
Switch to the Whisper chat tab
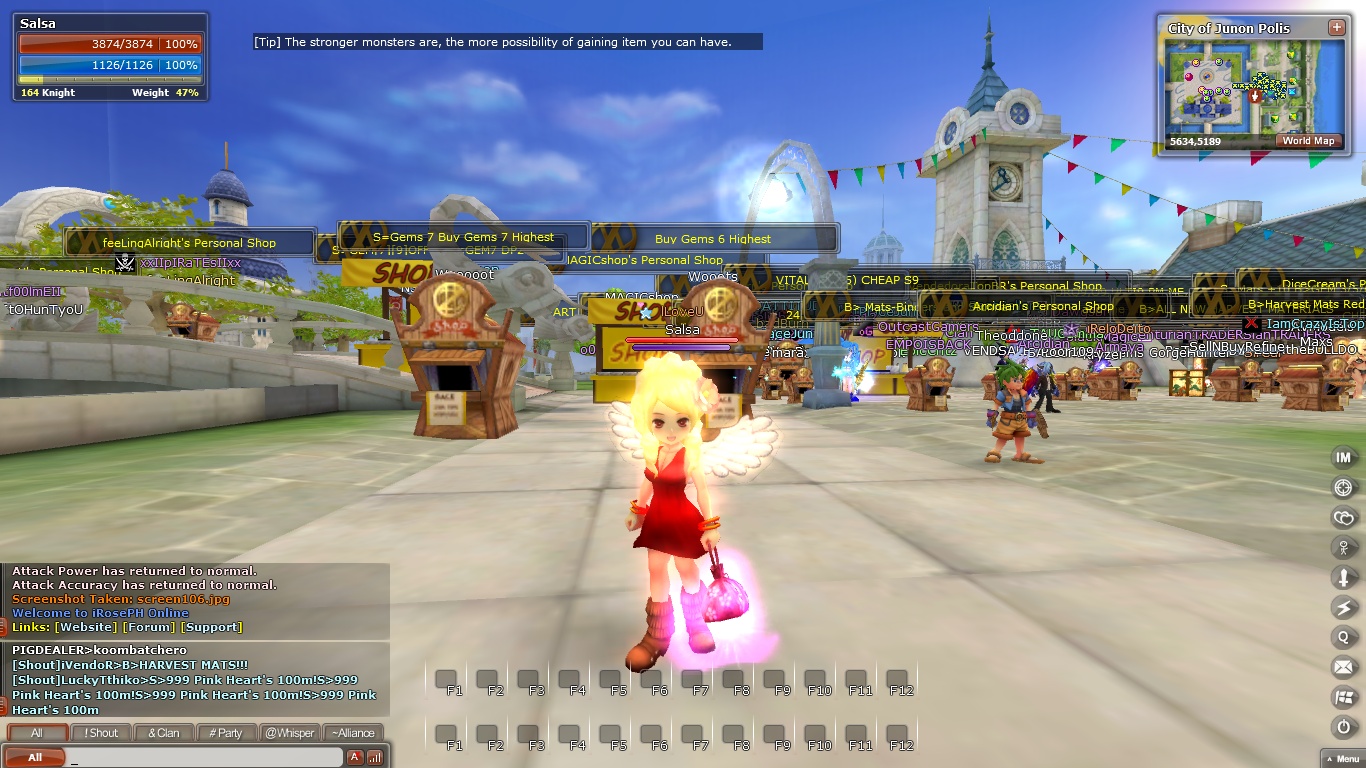coord(288,733)
